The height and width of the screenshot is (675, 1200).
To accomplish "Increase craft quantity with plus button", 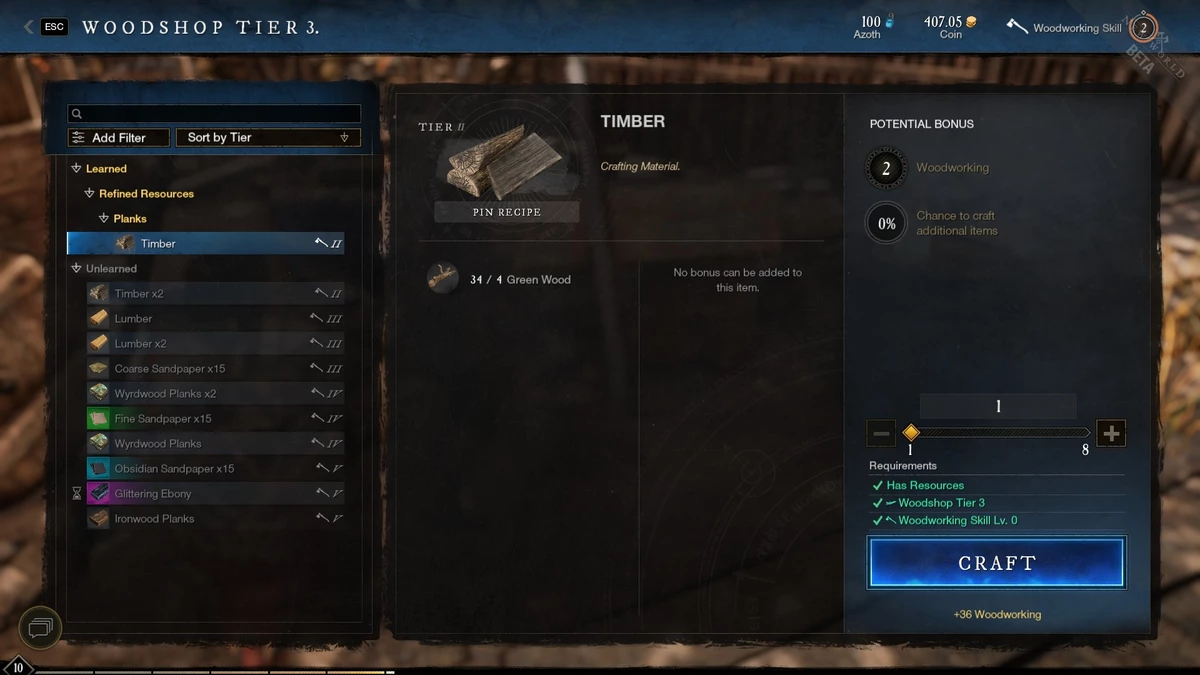I will (x=1111, y=433).
